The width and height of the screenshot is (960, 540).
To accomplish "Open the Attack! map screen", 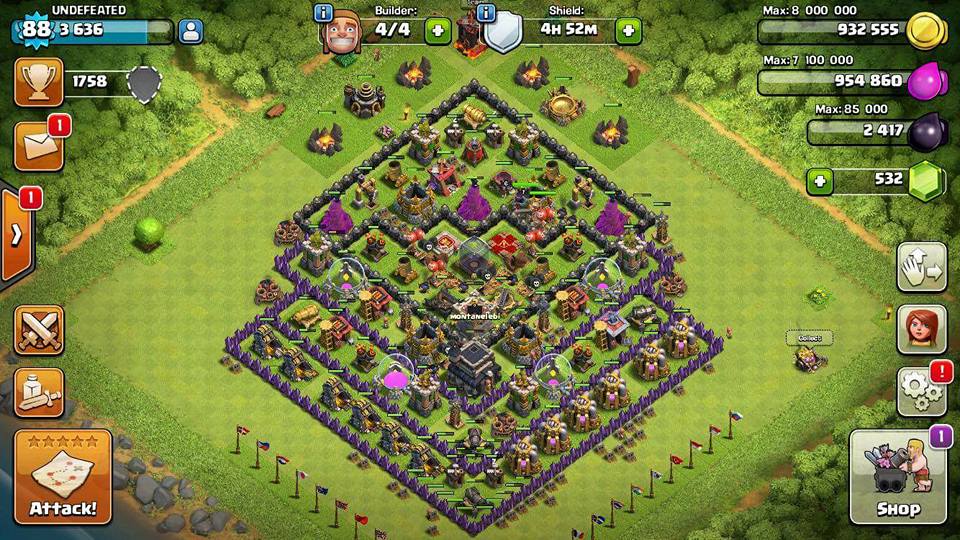I will click(63, 477).
